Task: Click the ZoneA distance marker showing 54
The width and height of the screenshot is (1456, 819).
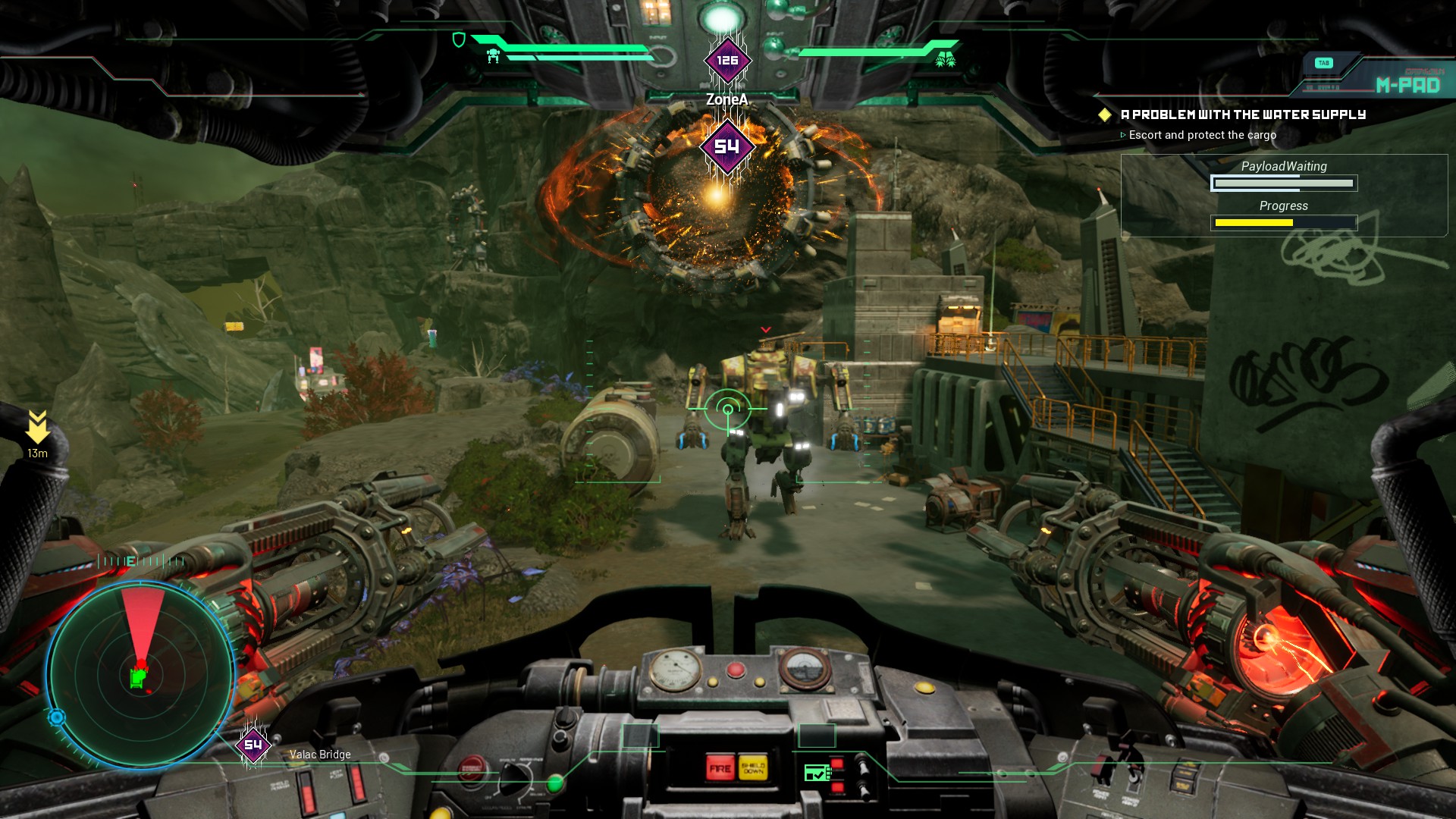Action: click(726, 148)
